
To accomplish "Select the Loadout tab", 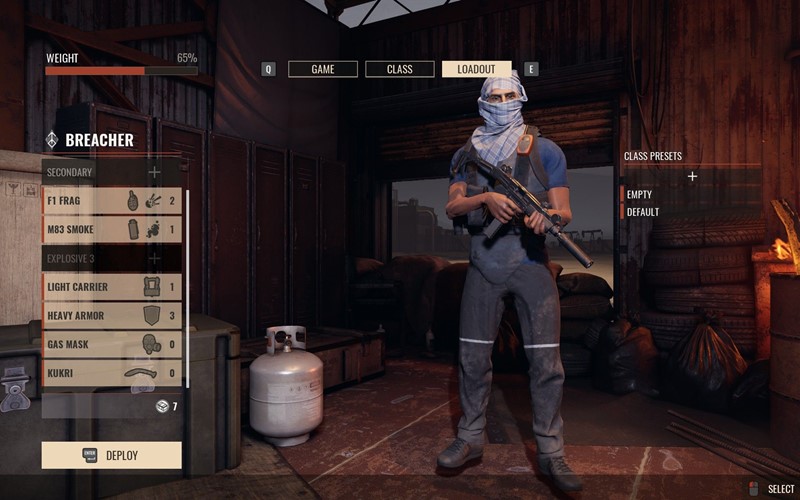I will coord(476,69).
